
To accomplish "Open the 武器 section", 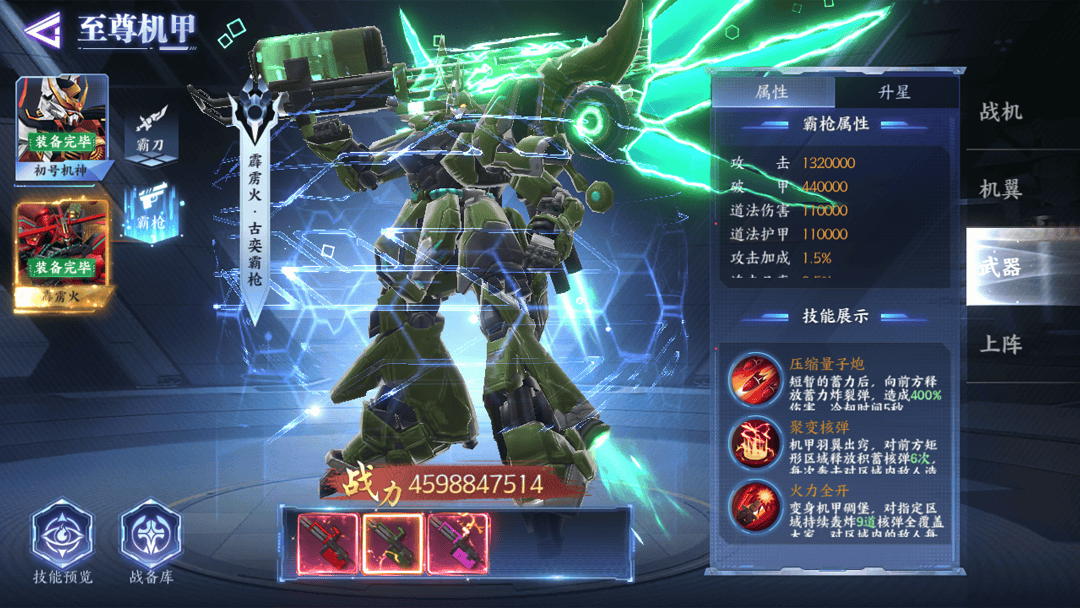I will pyautogui.click(x=1001, y=266).
